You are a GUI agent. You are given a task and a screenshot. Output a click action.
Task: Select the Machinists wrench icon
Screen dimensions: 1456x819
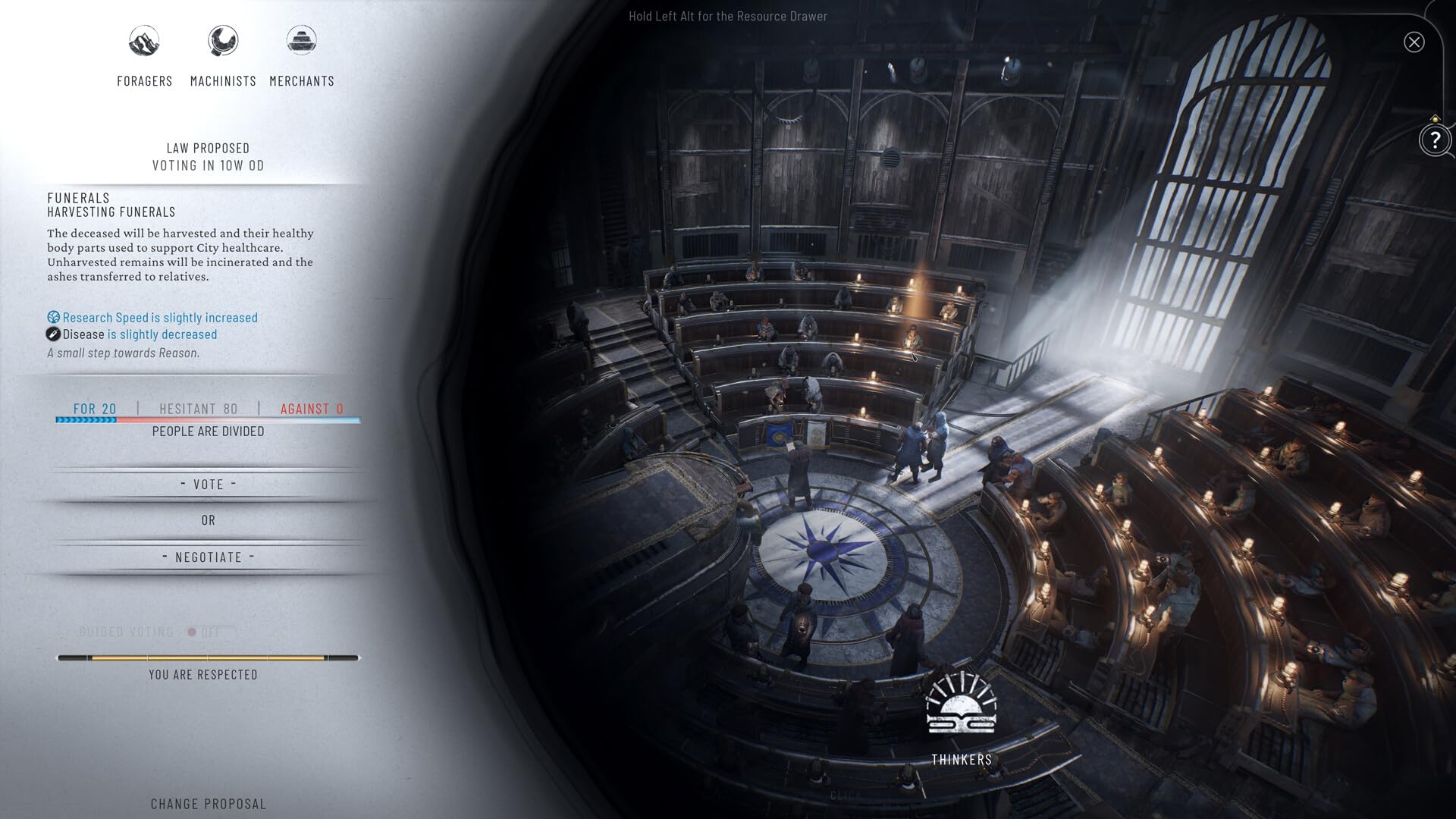(x=223, y=42)
